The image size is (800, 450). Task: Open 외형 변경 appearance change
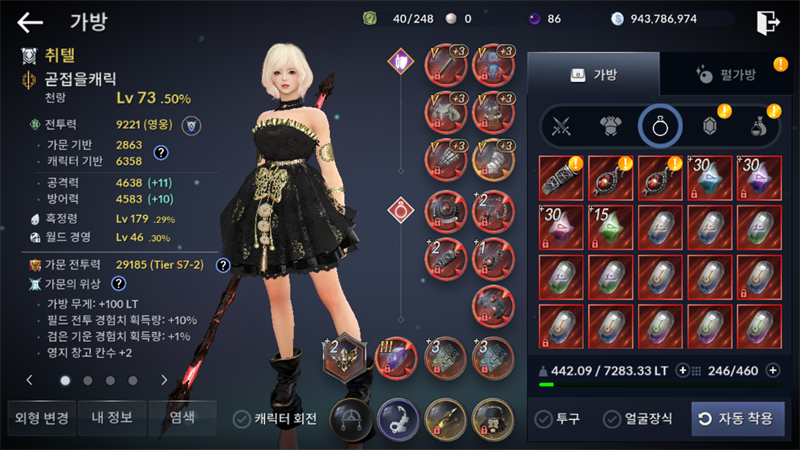click(x=40, y=417)
